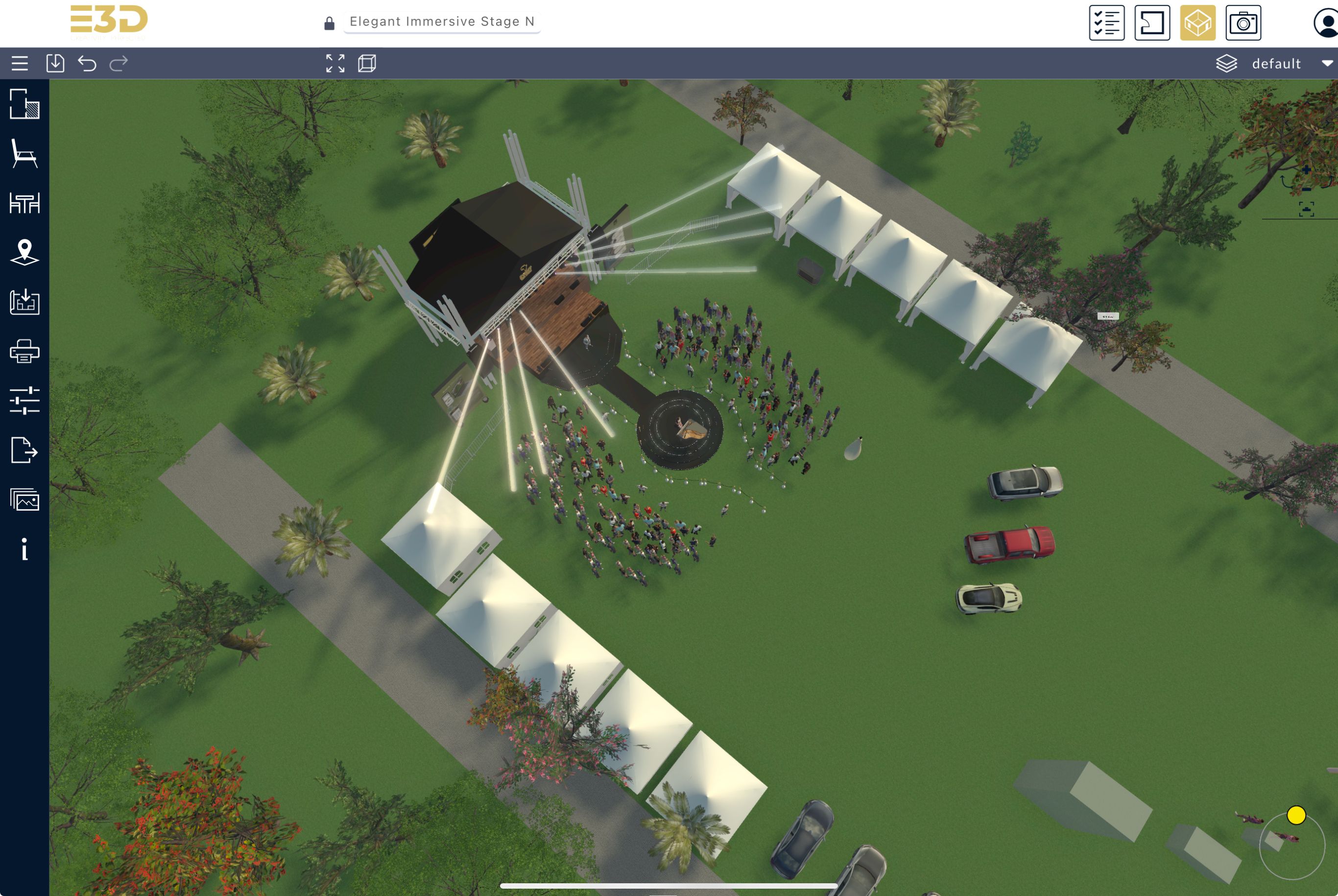
Task: Open the user profile account
Action: (x=1326, y=24)
